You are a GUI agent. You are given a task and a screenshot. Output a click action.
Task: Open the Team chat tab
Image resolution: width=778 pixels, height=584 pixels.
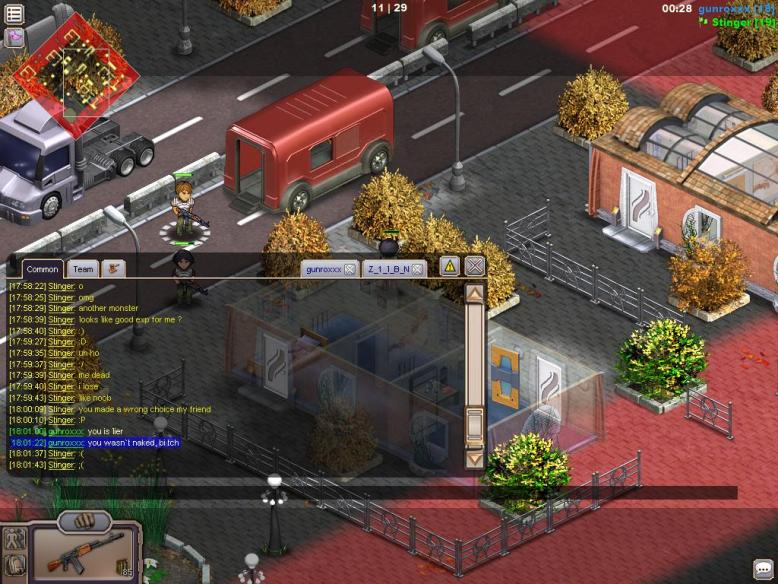[83, 269]
